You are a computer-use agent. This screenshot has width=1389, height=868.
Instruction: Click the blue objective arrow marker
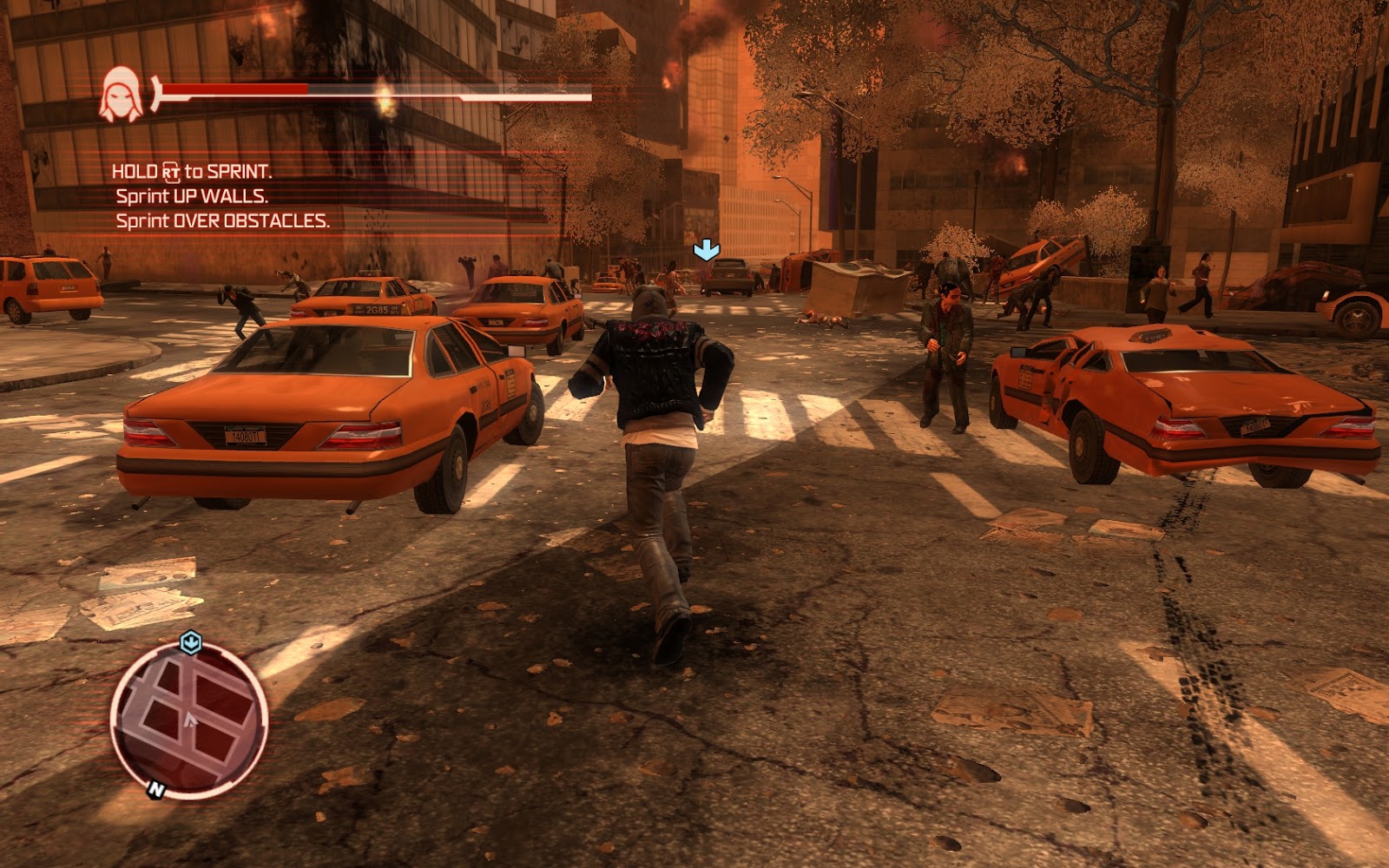click(x=706, y=251)
